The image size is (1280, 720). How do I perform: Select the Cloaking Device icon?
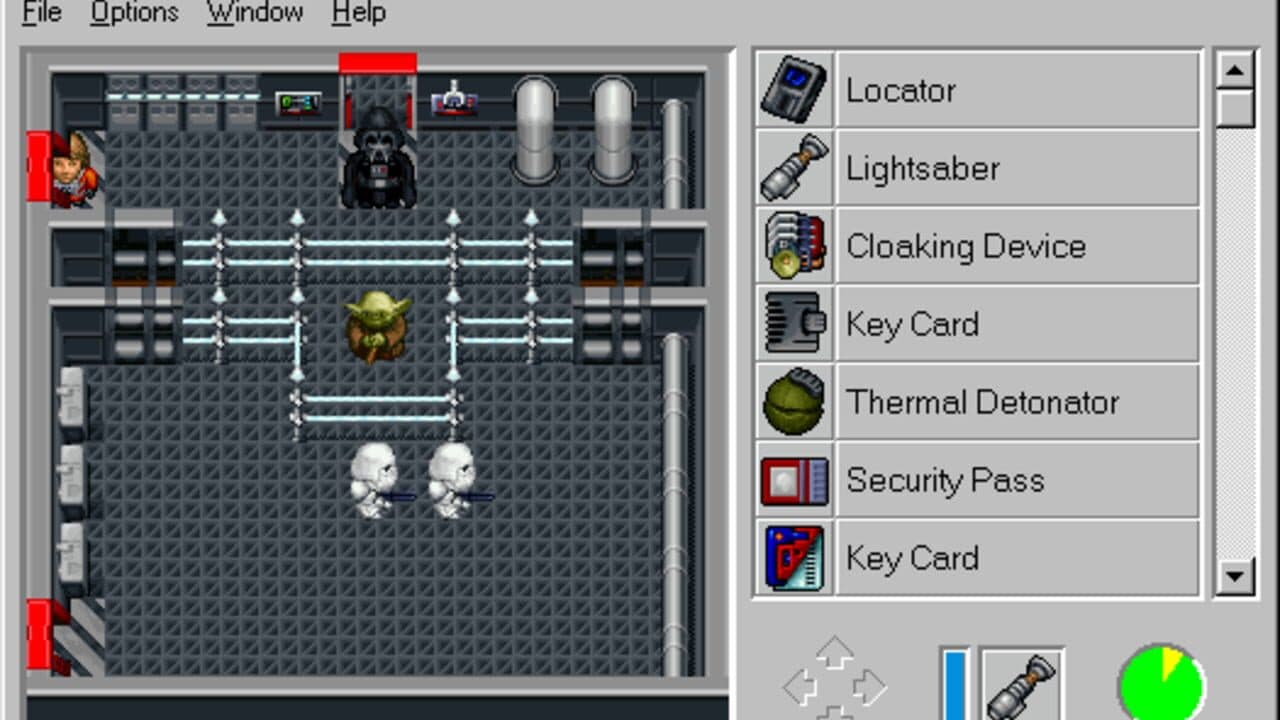pyautogui.click(x=793, y=245)
